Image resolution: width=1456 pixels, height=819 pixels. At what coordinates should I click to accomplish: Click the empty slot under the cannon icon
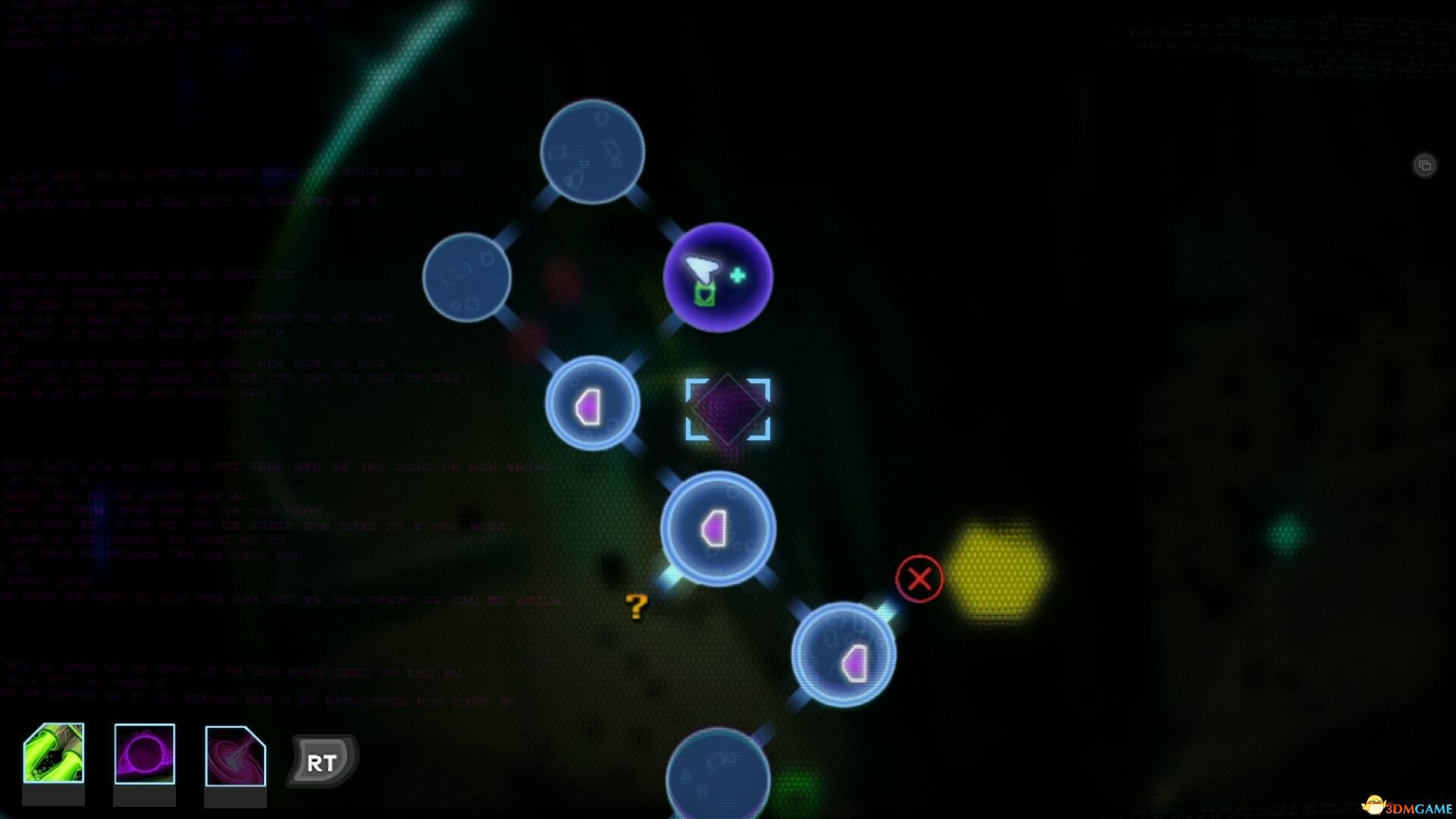click(55, 796)
